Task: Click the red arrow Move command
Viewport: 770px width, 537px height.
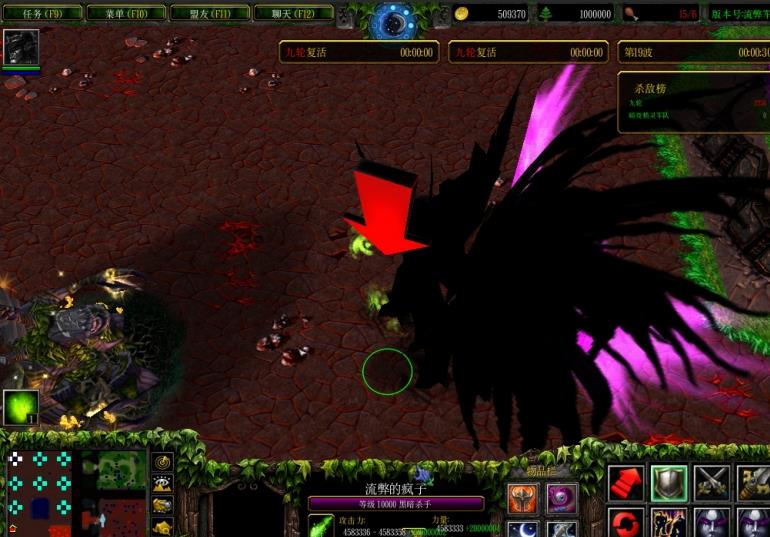Action: click(626, 484)
